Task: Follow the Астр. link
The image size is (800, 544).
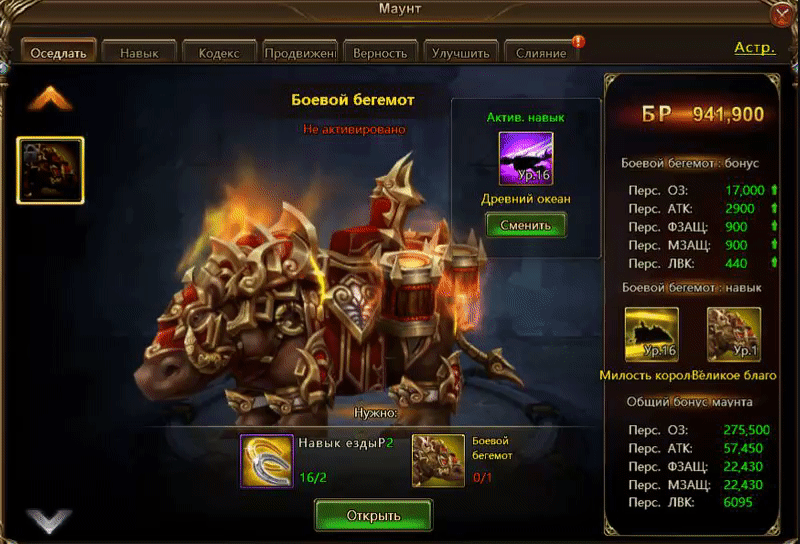Action: (754, 48)
